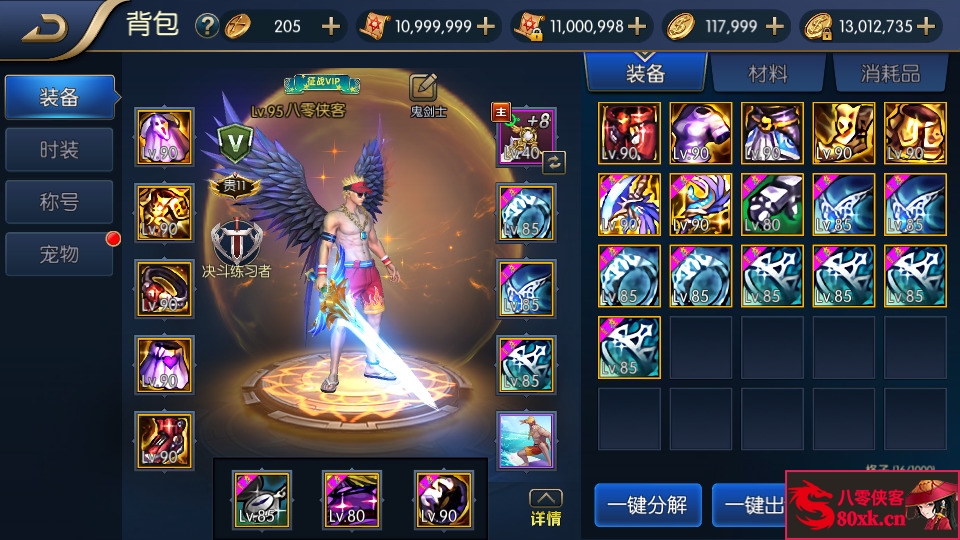This screenshot has height=540, width=960.
Task: Select the equipped Lv.80 purple item slot
Action: (352, 499)
